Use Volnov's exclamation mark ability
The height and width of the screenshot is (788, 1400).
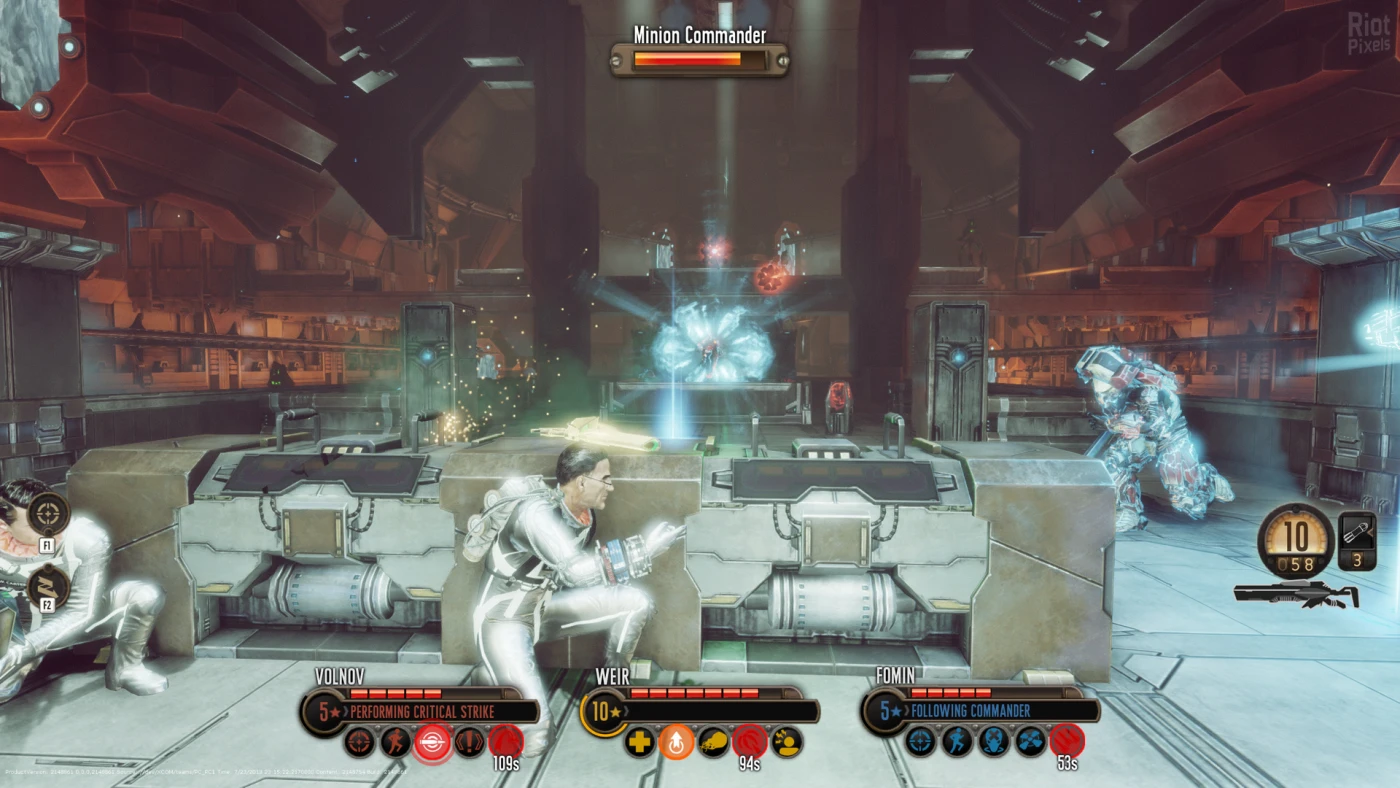tap(469, 742)
